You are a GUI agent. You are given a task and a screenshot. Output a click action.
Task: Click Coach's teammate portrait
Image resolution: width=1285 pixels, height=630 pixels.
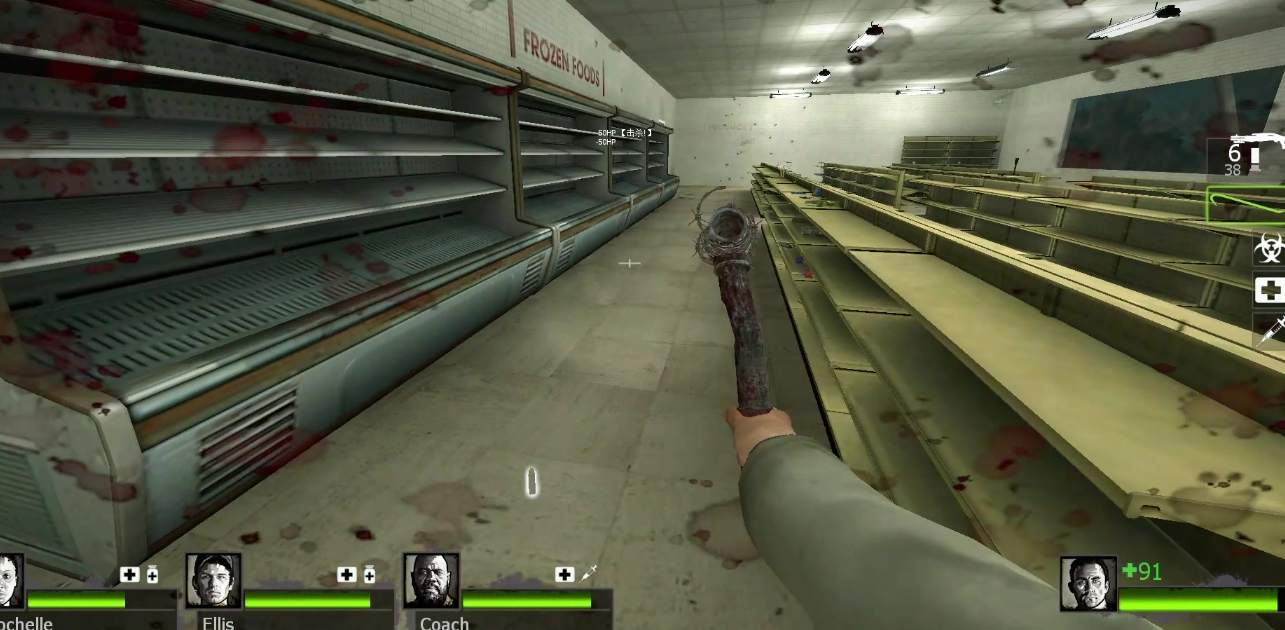431,581
